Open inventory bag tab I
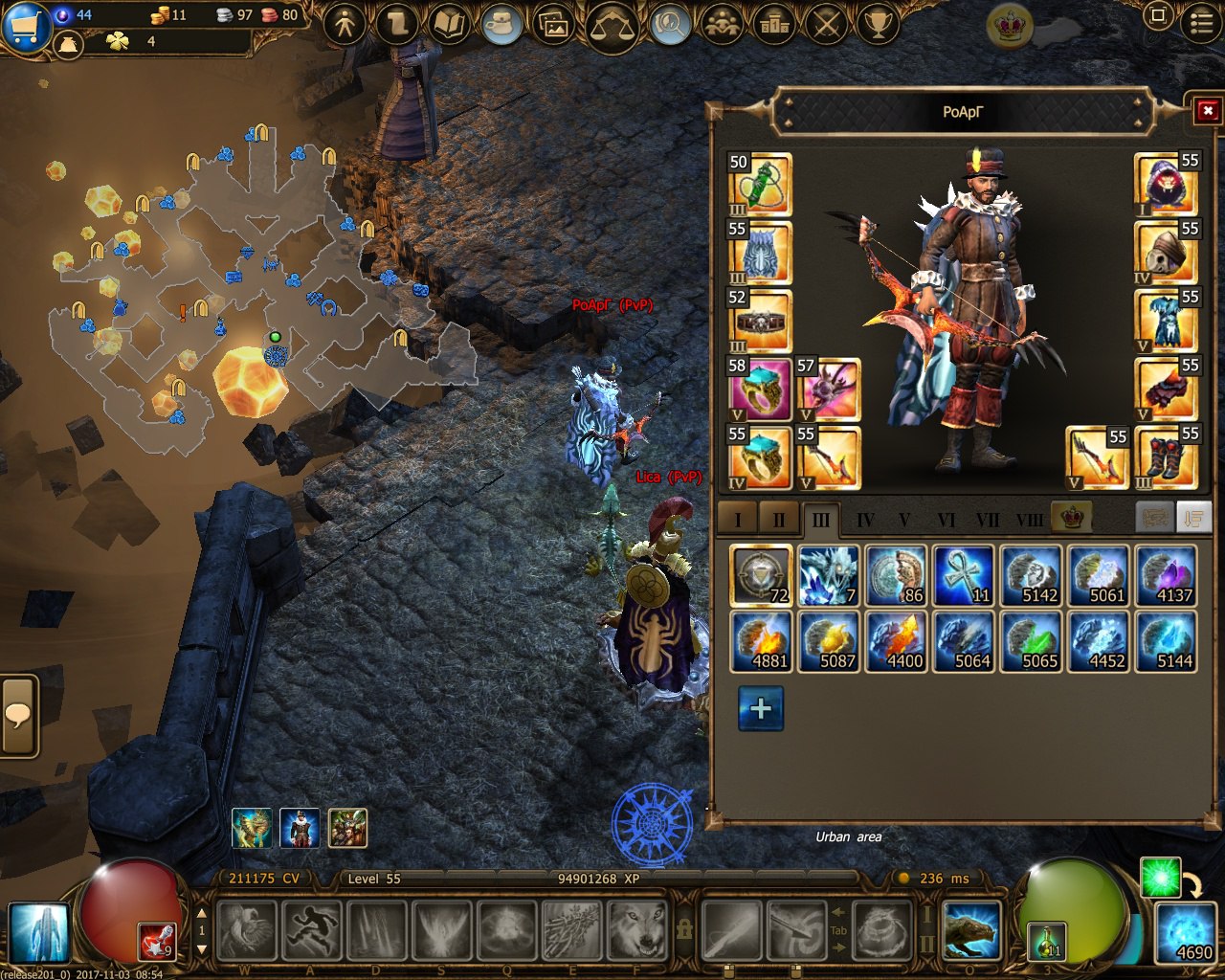Image resolution: width=1225 pixels, height=980 pixels. pos(738,521)
